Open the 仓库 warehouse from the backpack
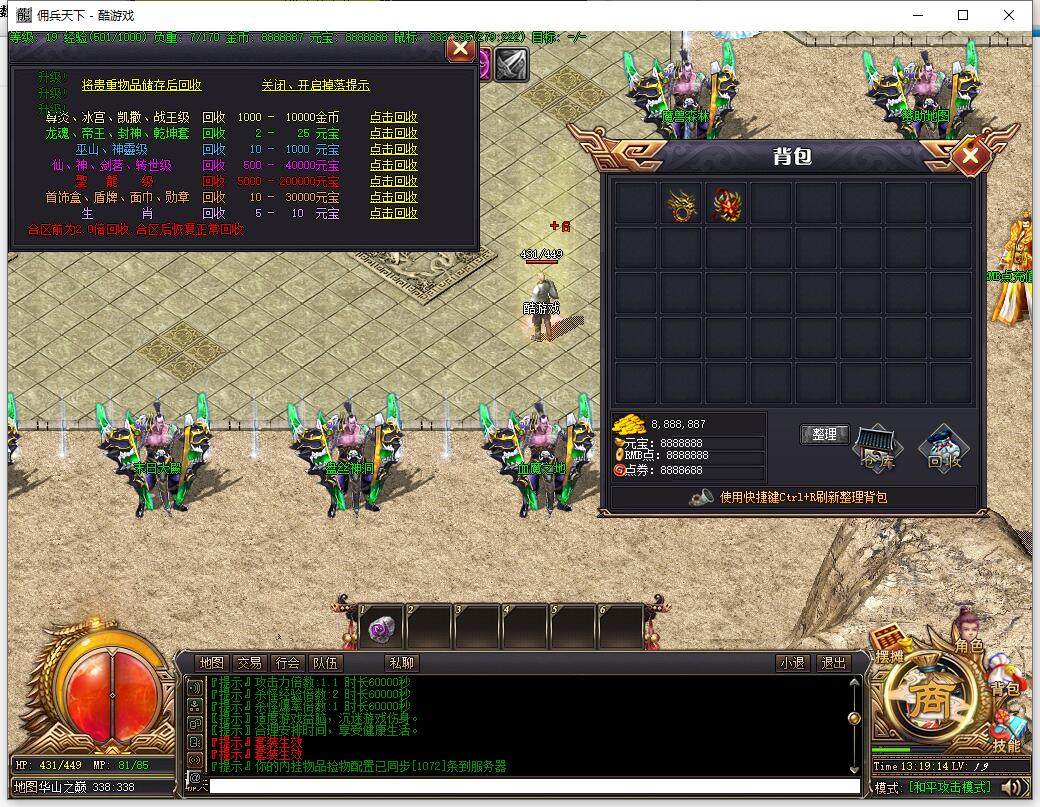 tap(879, 447)
